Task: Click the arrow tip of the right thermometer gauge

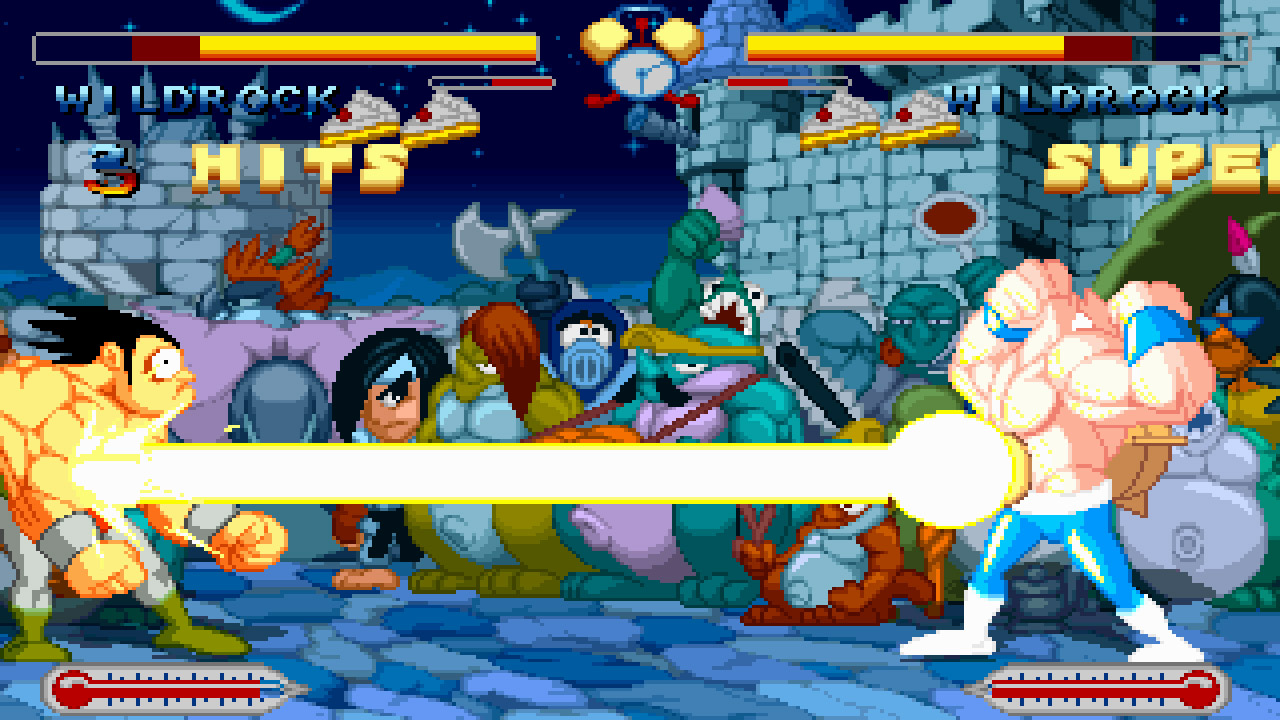Action: 964,688
